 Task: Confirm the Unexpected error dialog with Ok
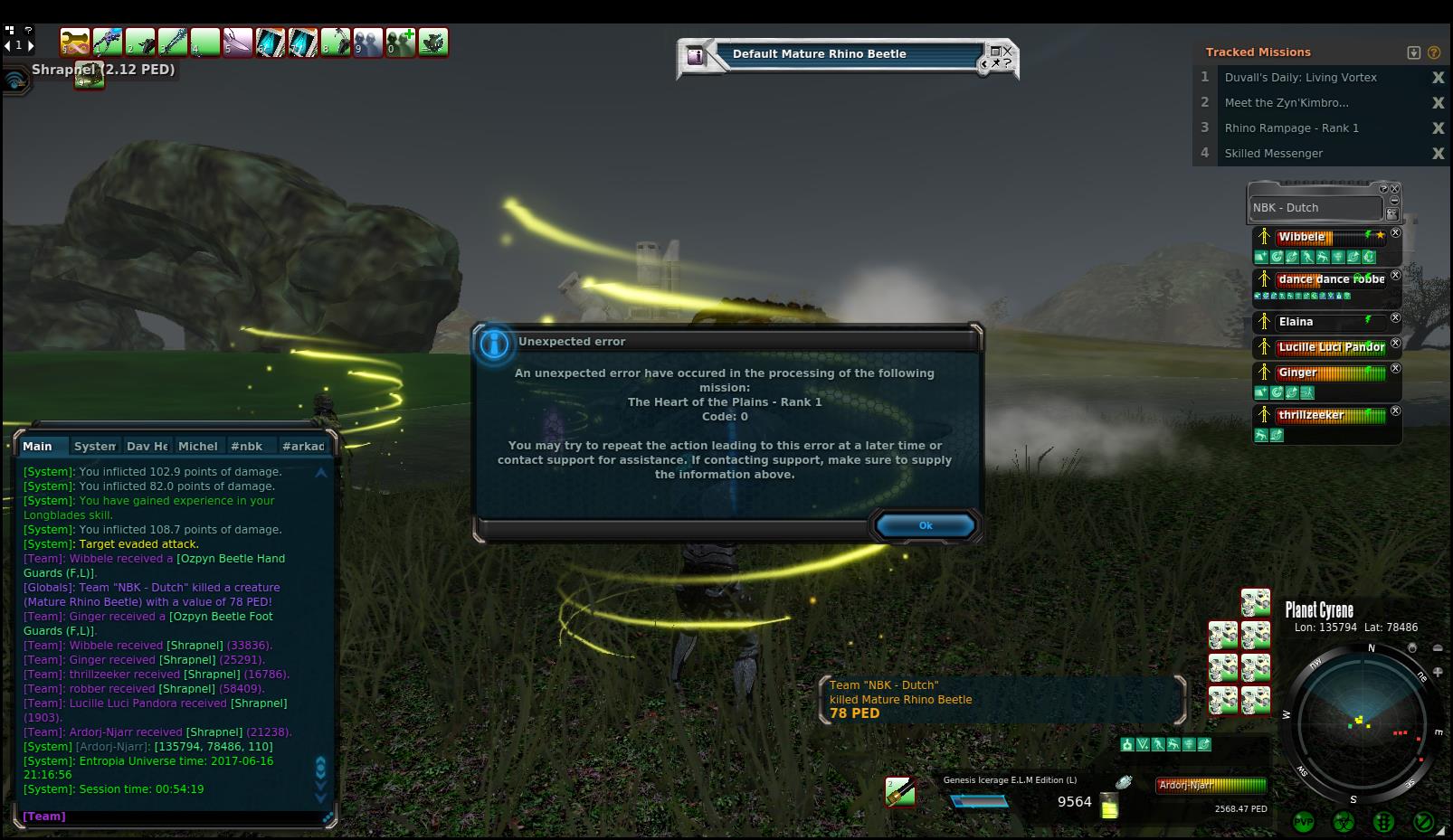point(925,525)
